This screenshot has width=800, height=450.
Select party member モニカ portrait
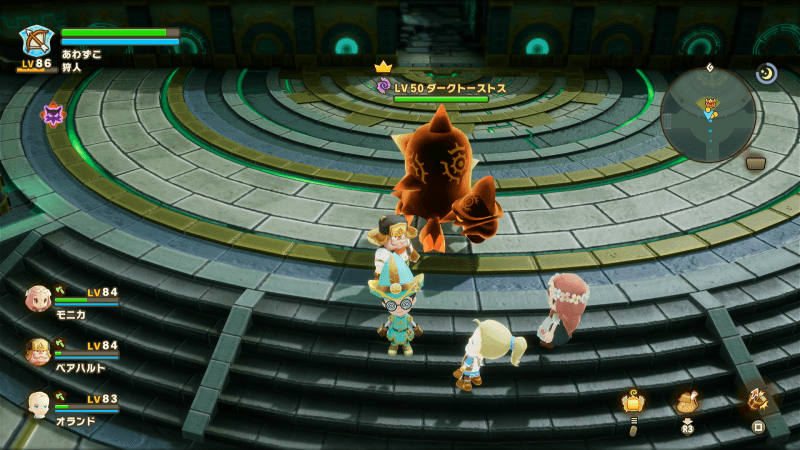tap(39, 298)
